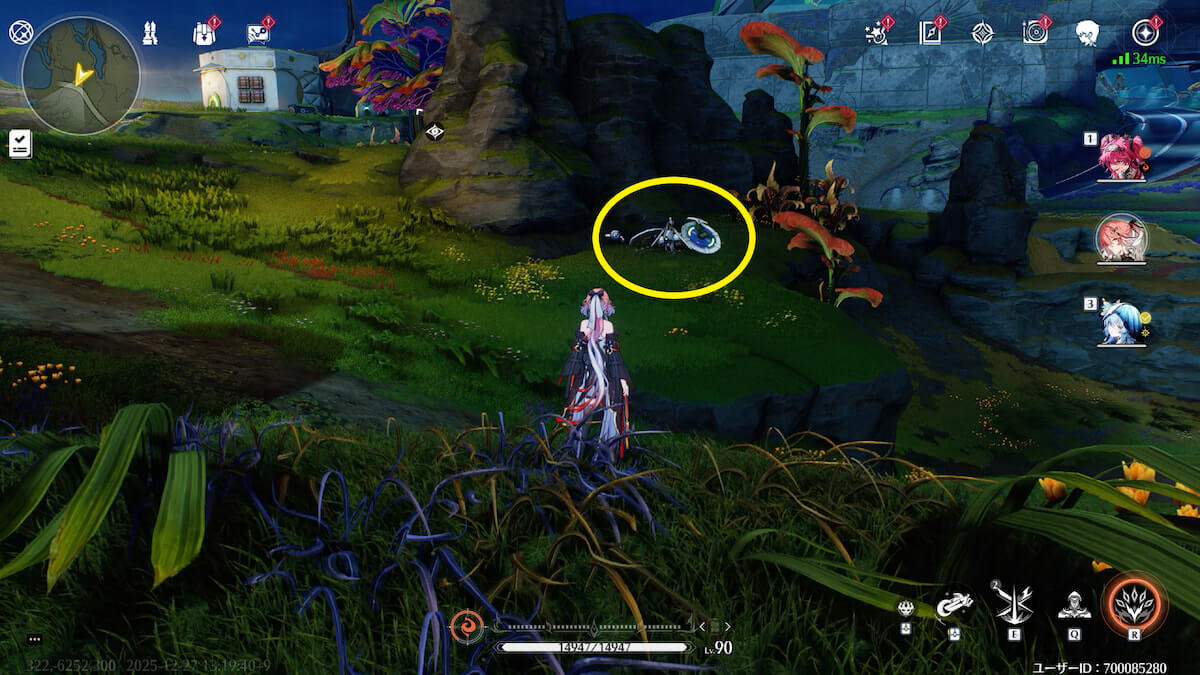This screenshot has width=1200, height=675.
Task: Switch to the pink twin-tailed character in slot 1
Action: coord(1121,157)
